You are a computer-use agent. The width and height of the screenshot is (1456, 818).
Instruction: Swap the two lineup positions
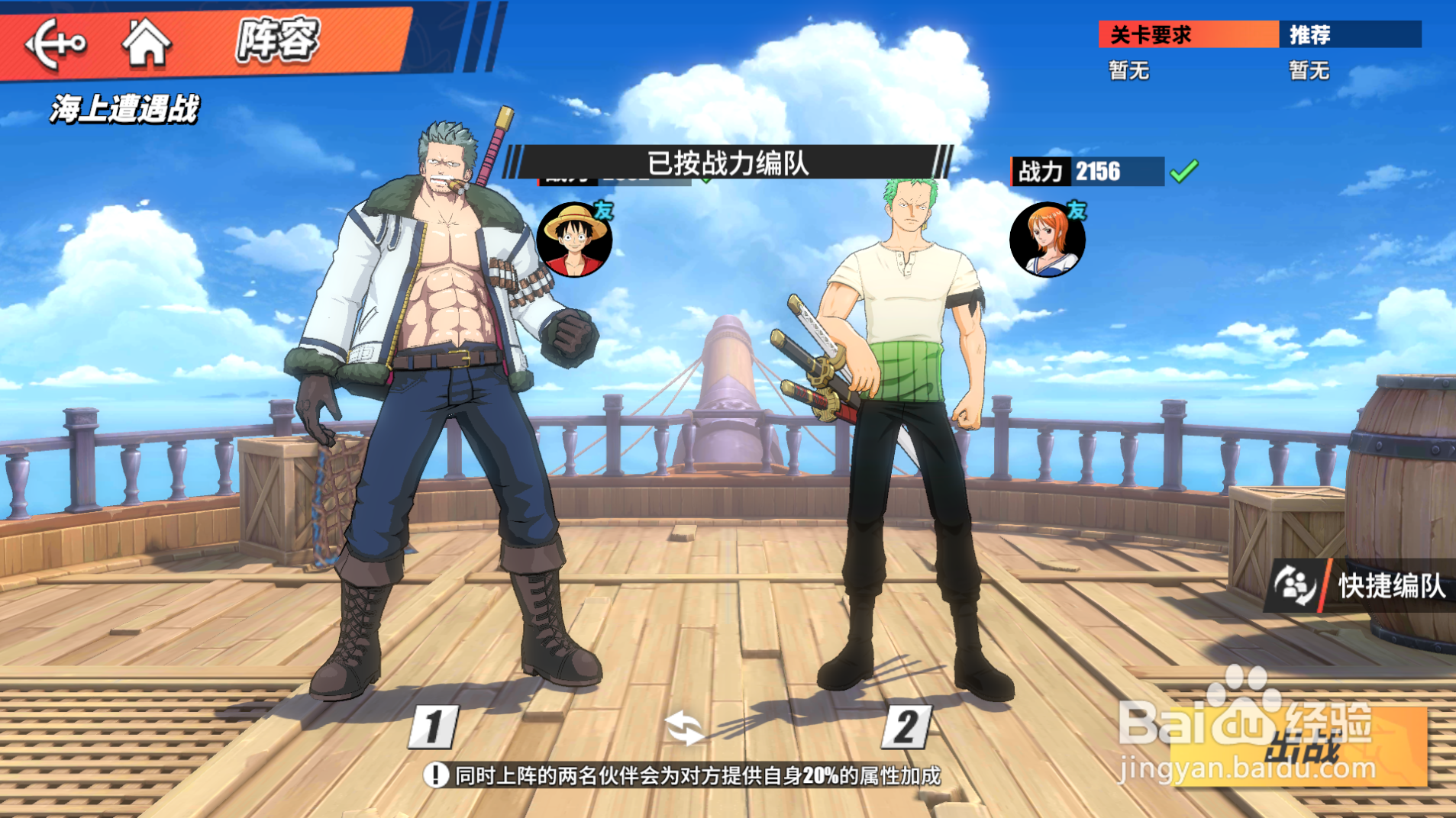click(683, 727)
